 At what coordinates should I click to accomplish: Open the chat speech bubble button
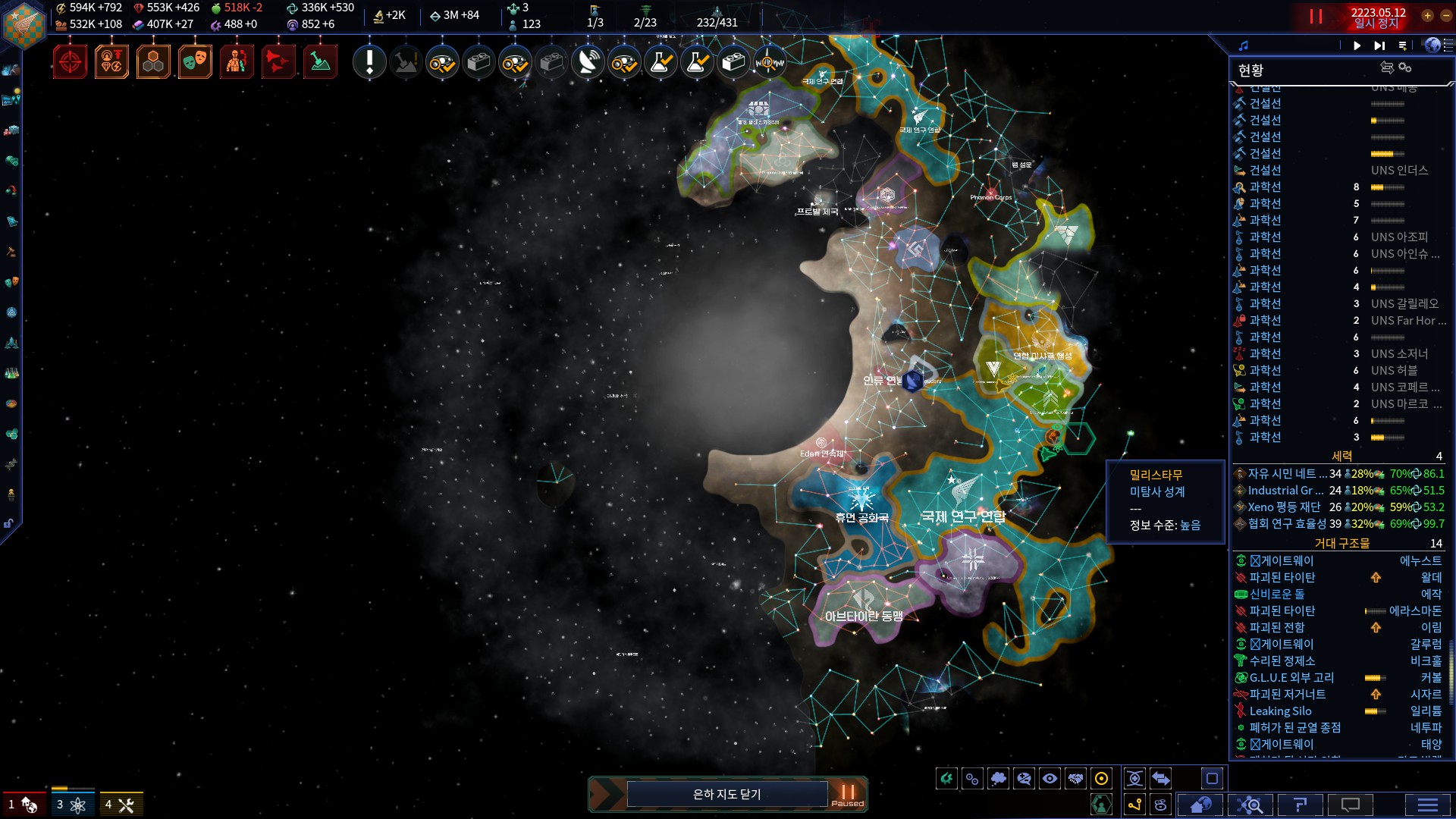click(x=1350, y=805)
